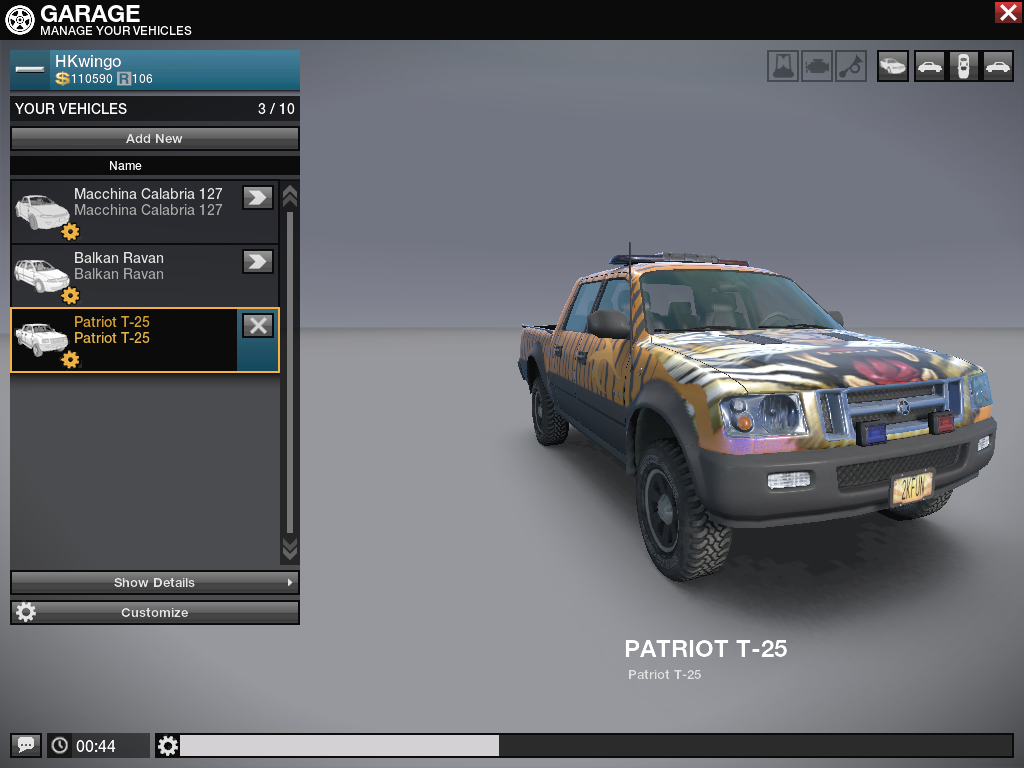1024x768 pixels.
Task: Click the arrow button beside Macchina Calabria 127
Action: pos(258,197)
